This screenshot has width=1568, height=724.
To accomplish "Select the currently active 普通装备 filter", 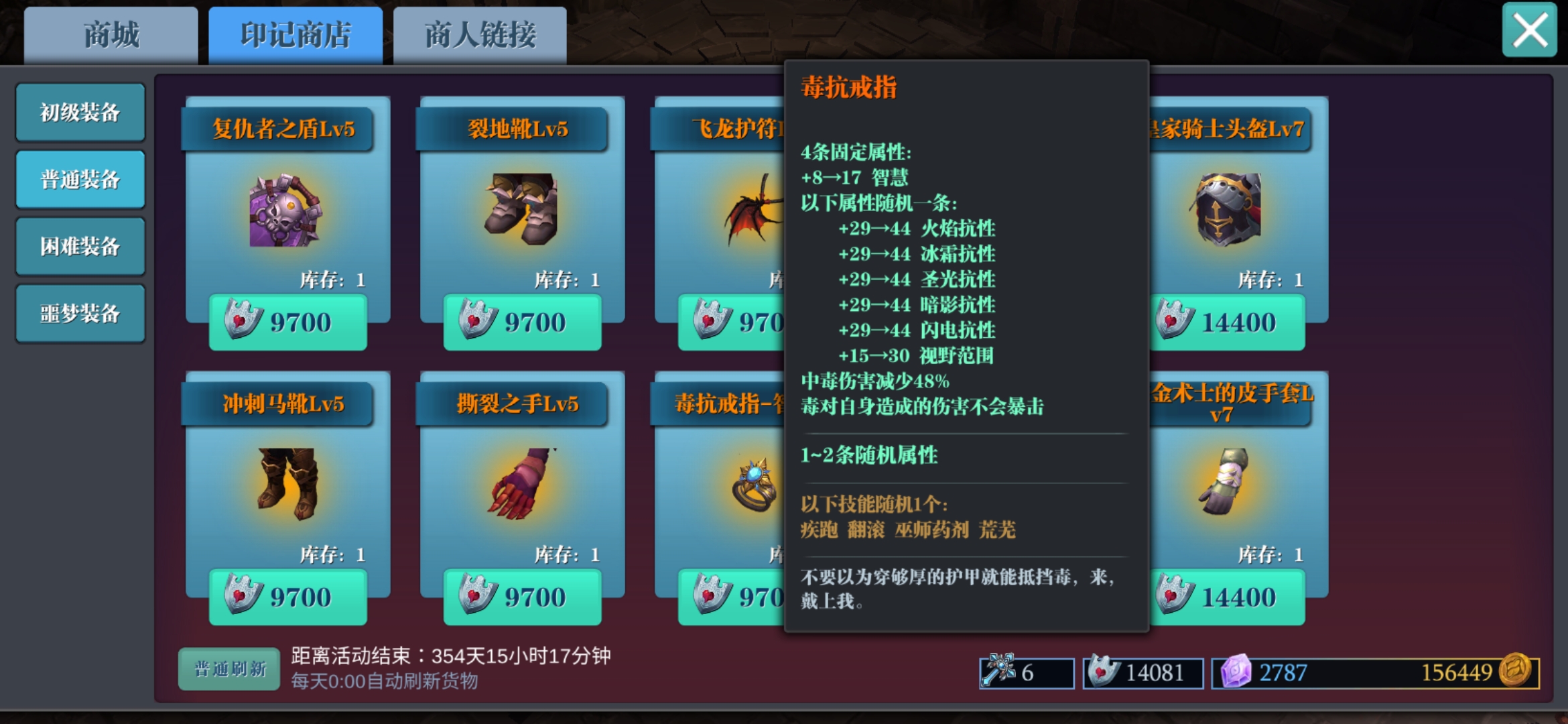I will 80,179.
